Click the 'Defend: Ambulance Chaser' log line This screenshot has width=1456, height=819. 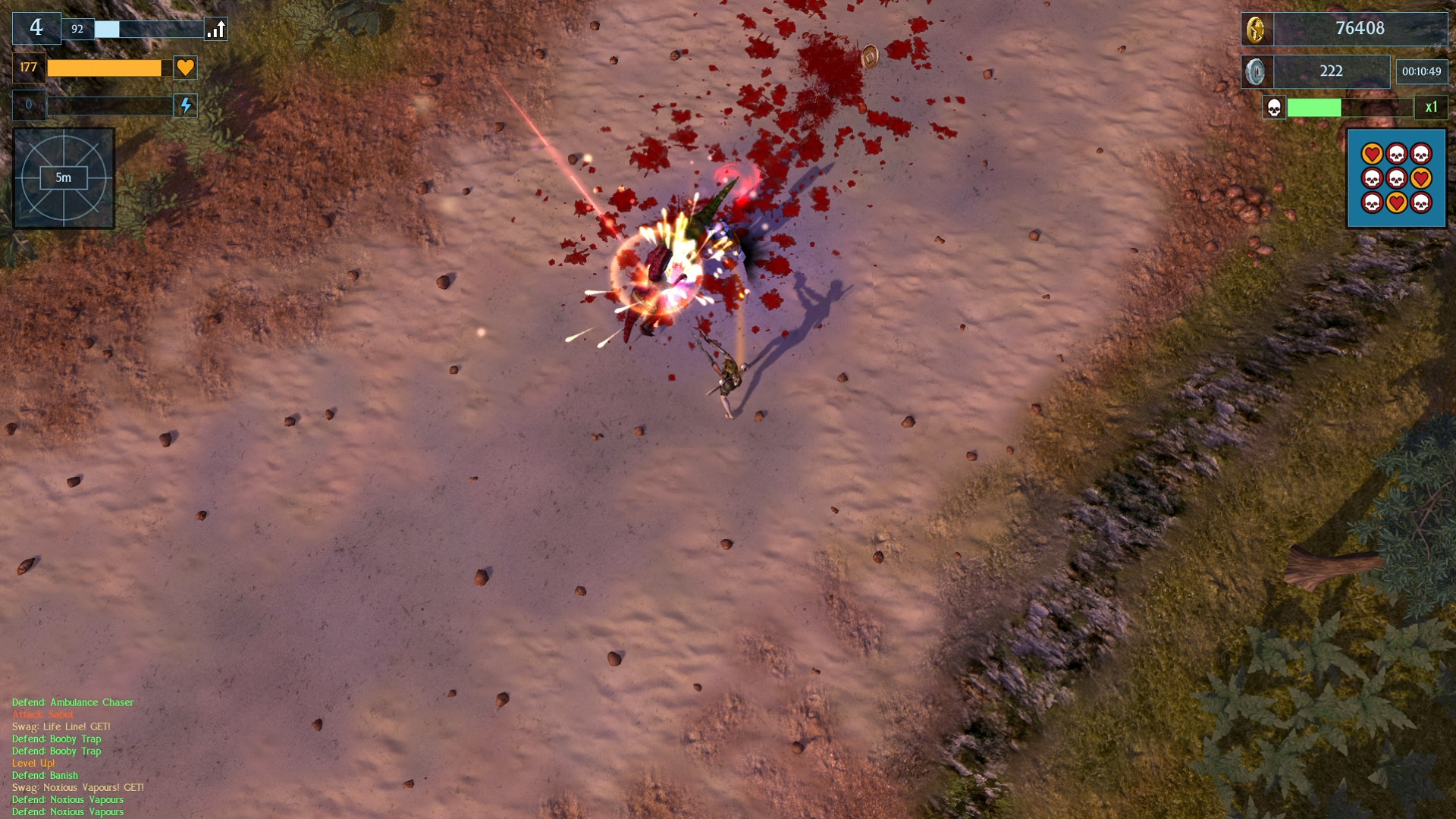click(x=72, y=701)
